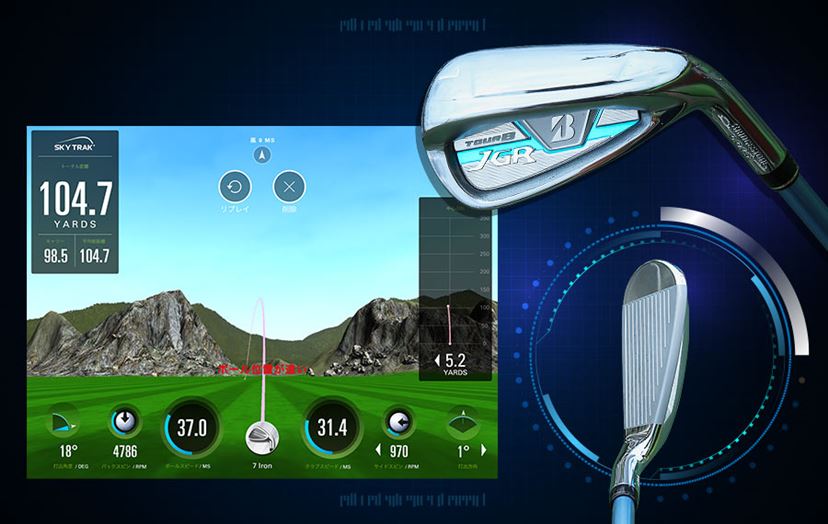Click the wind direction compass icon
828x524 pixels.
(260, 155)
